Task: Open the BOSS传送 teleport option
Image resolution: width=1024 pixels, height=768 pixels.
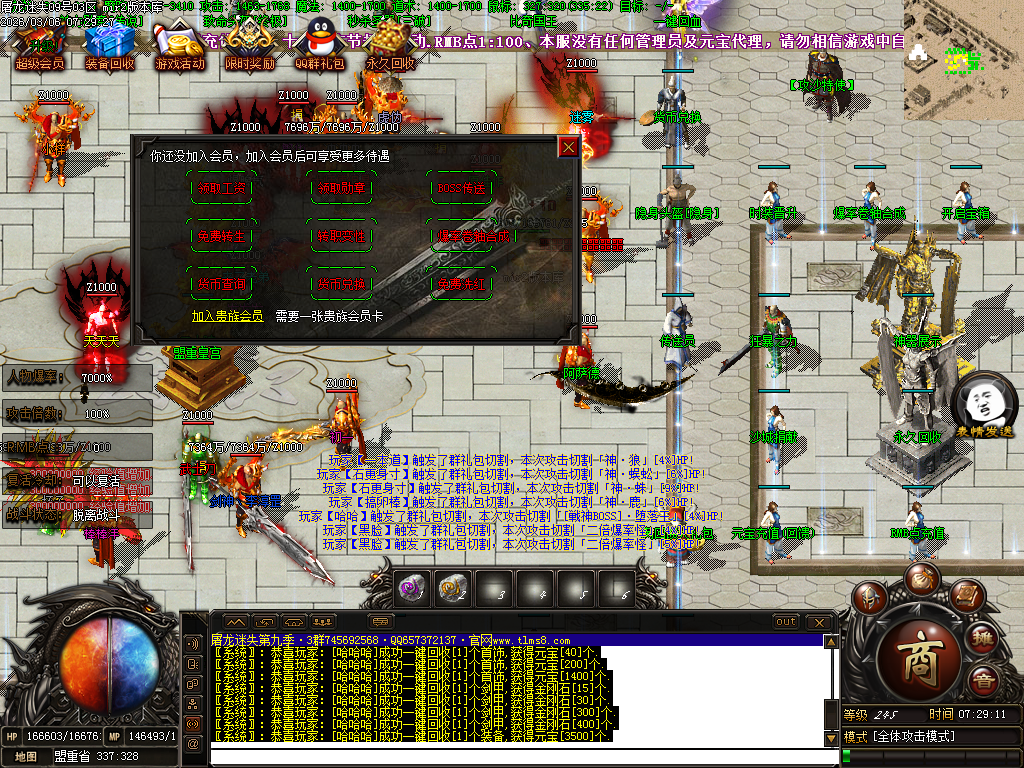Action: click(x=461, y=188)
